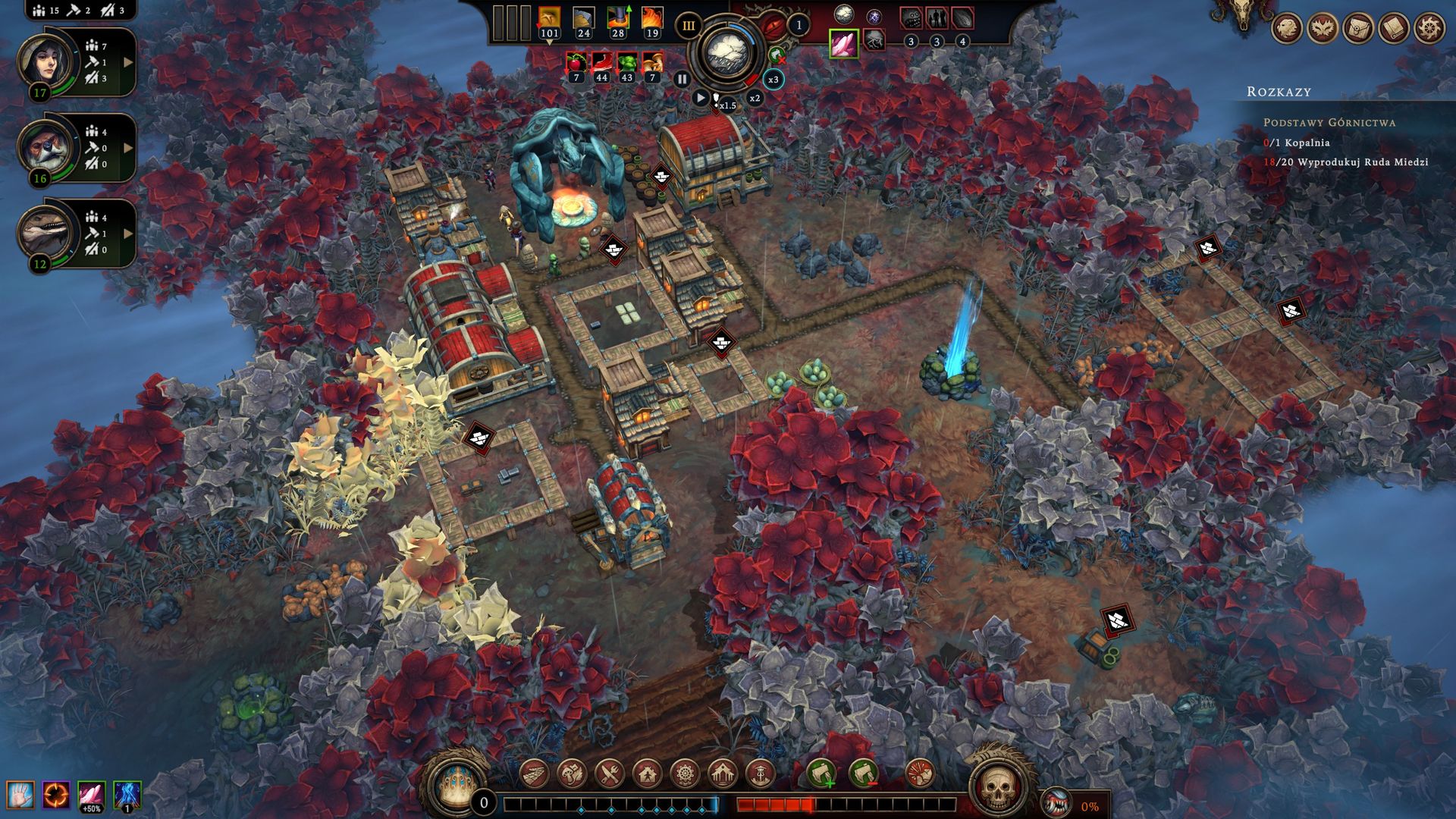The height and width of the screenshot is (819, 1456).
Task: Activate the remove-woodcutting-area axe tool
Action: (x=863, y=773)
